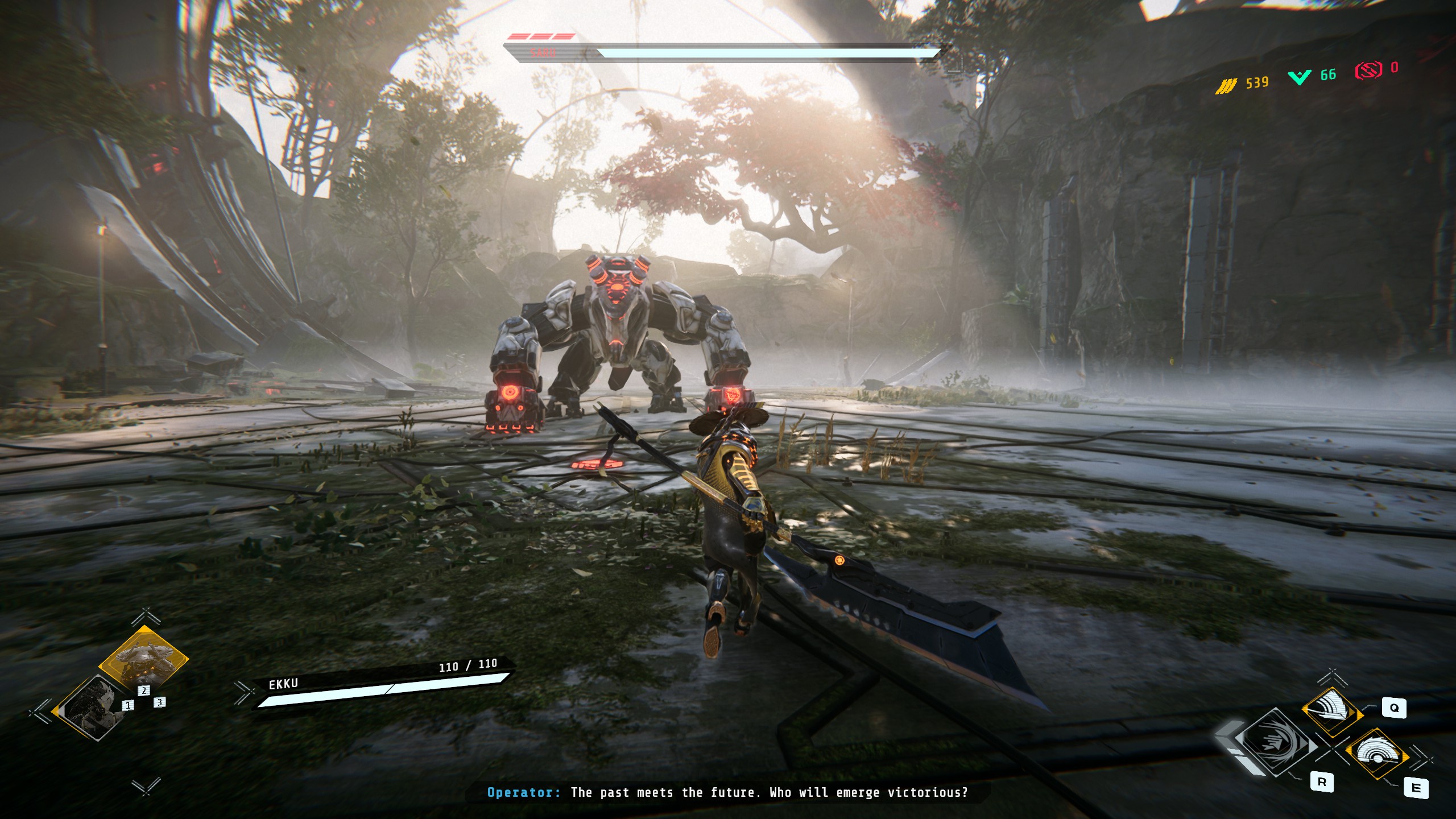This screenshot has height=819, width=1456.
Task: Click the red hexagonal currency icon
Action: click(x=1368, y=71)
